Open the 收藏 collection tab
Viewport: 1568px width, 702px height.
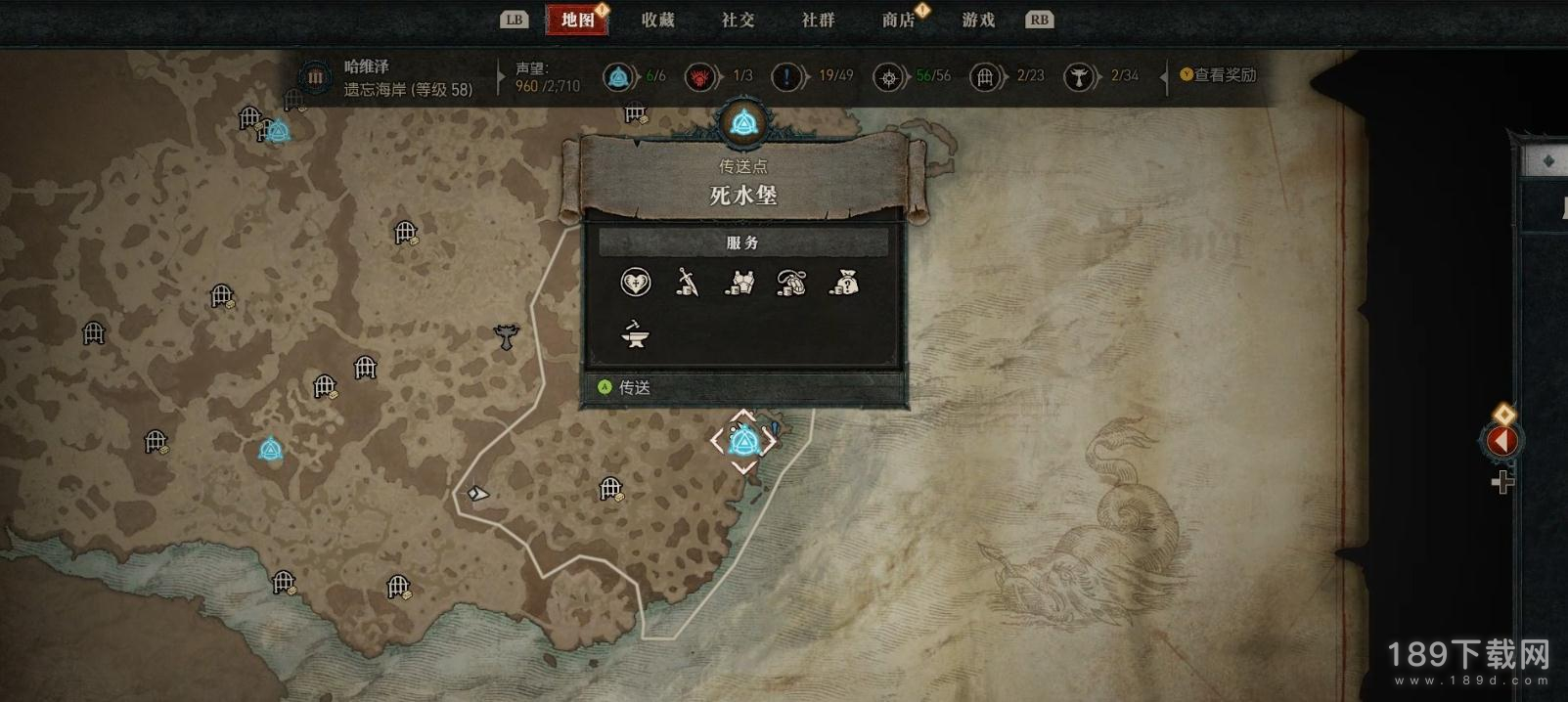tap(658, 20)
